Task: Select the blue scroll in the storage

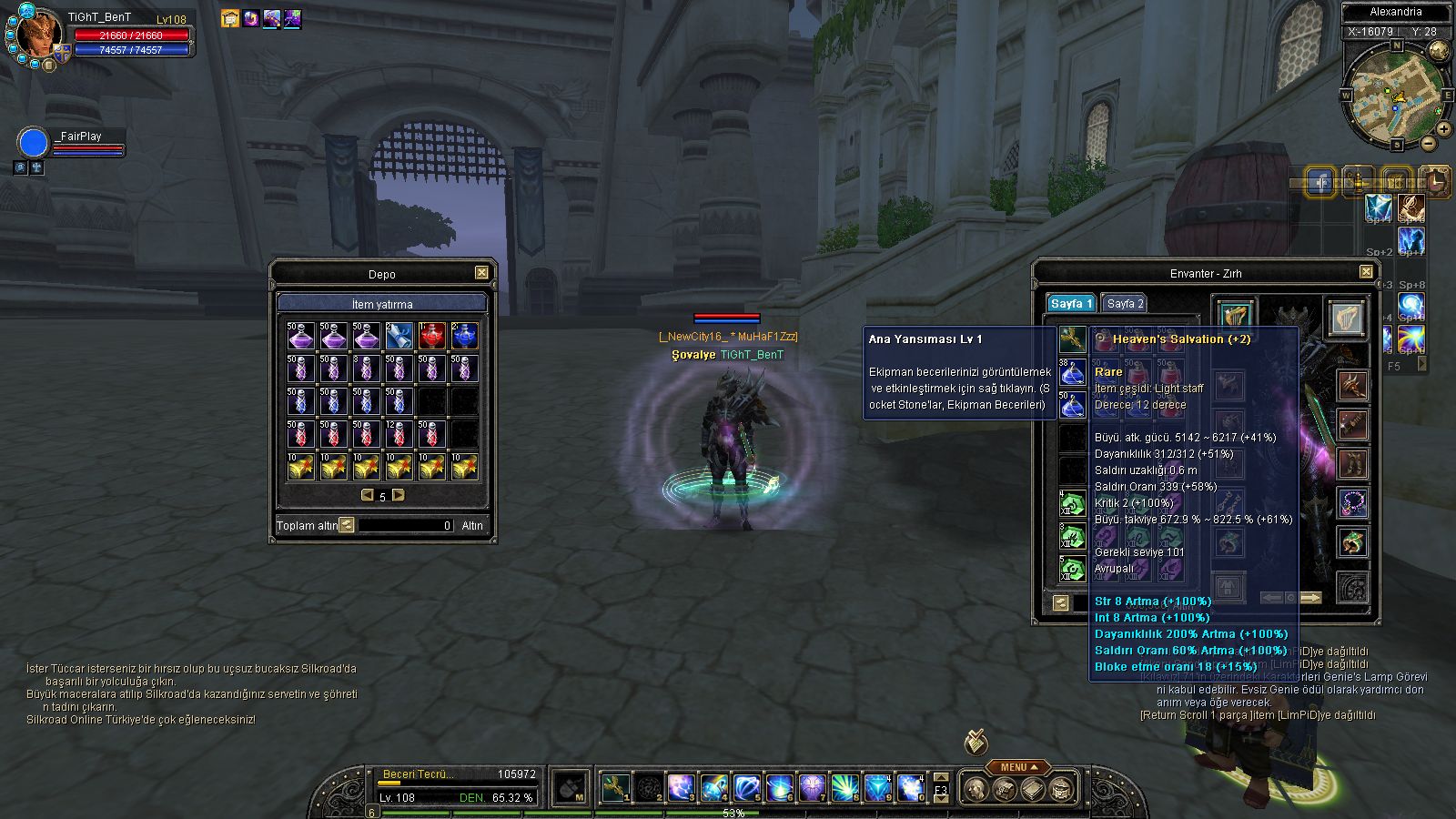Action: pyautogui.click(x=399, y=336)
